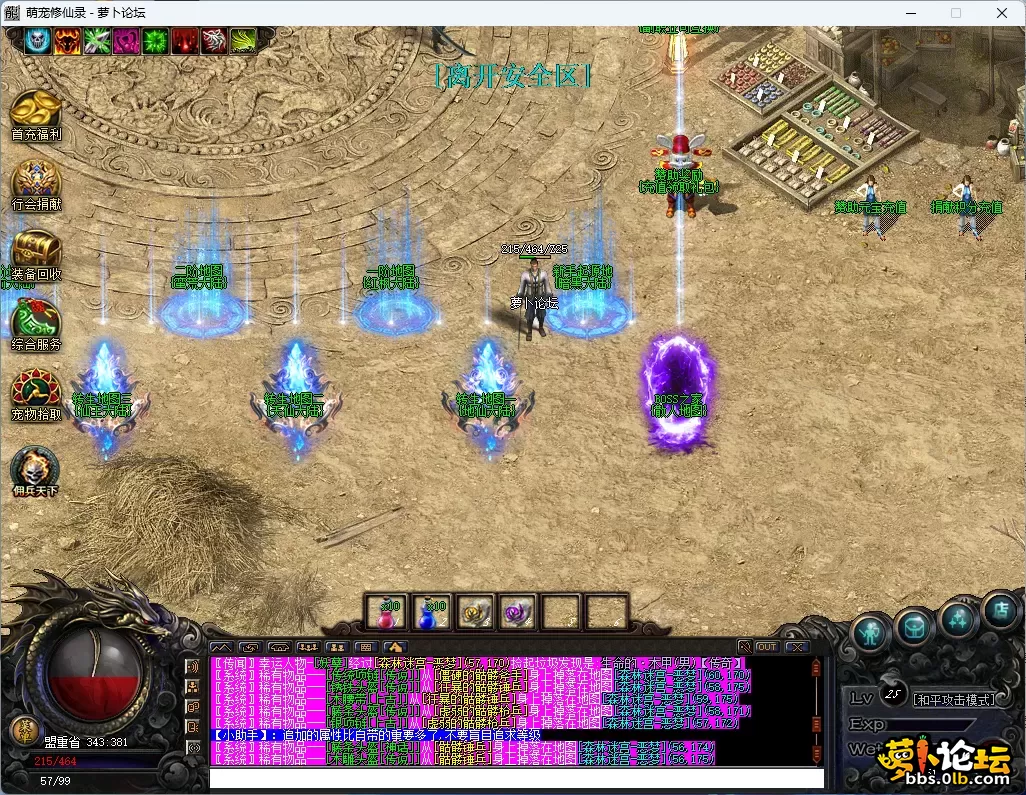Open the skills sparkle round button
Screen dimensions: 1026x795
(958, 619)
